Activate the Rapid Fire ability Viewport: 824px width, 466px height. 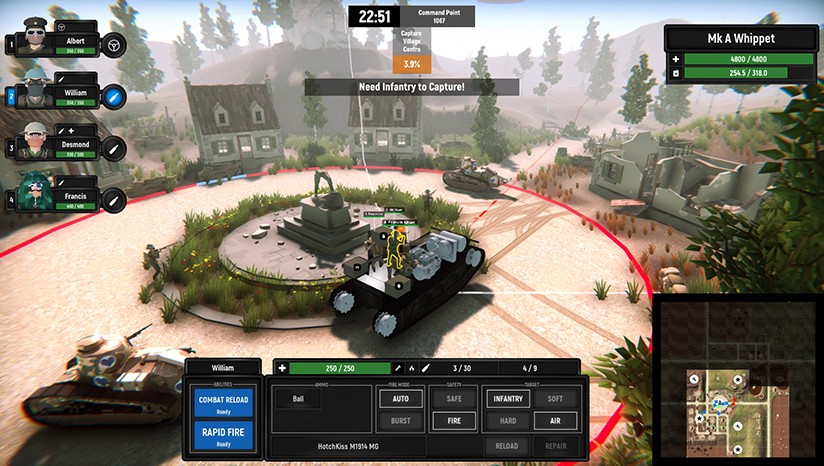click(x=224, y=437)
